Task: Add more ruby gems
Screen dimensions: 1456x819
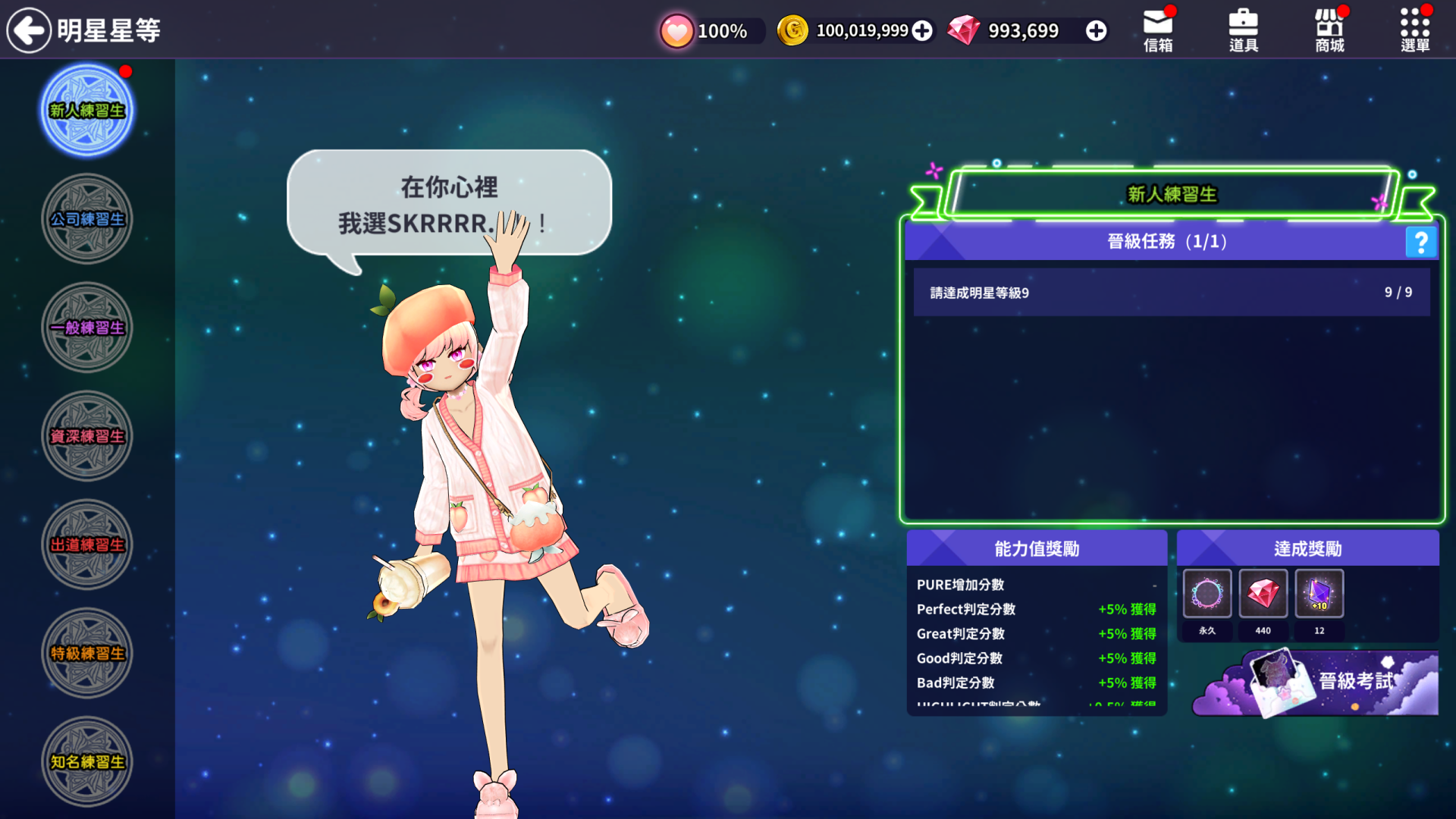Action: coord(1096,30)
